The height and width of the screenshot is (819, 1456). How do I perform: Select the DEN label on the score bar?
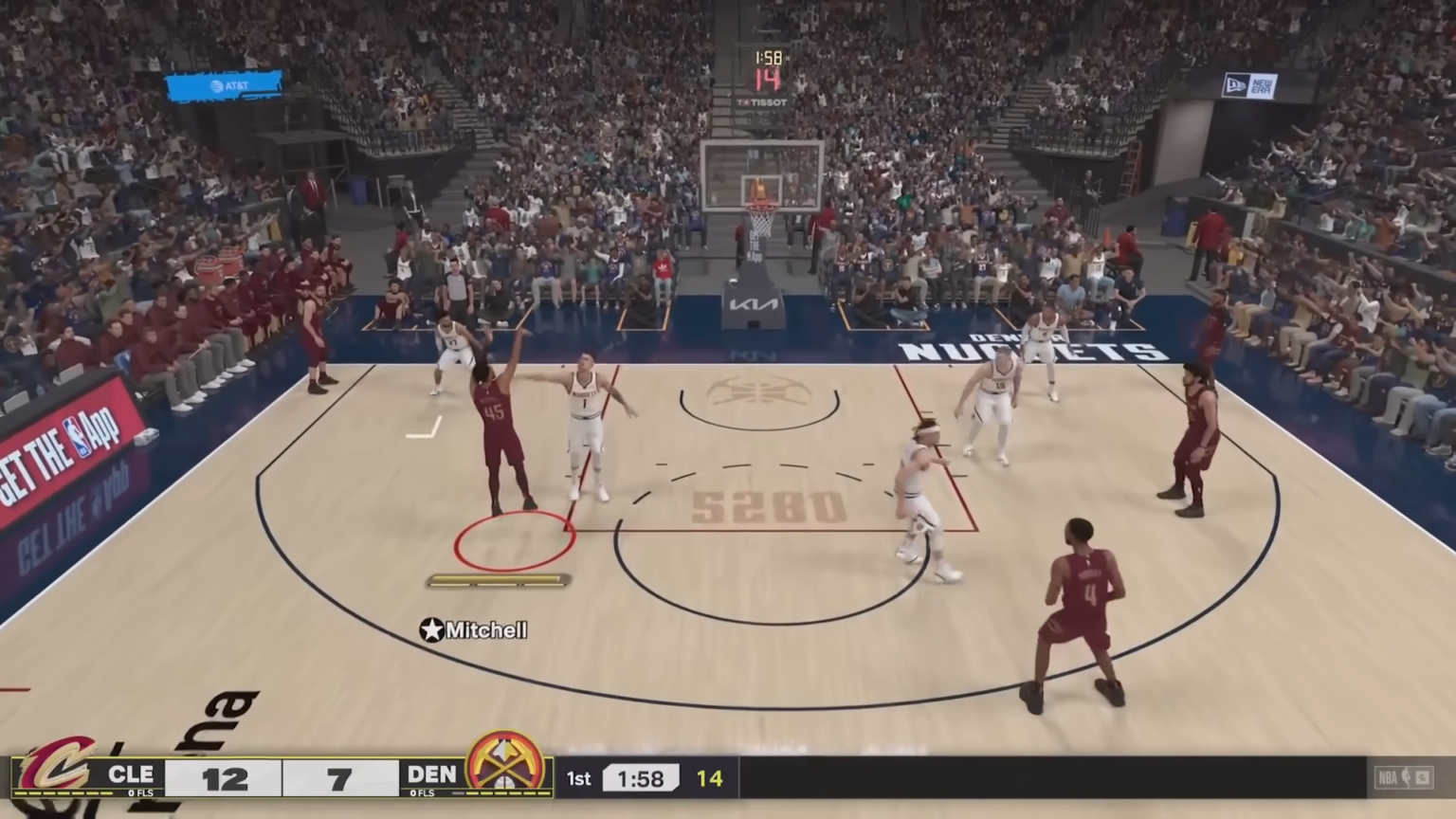(429, 775)
